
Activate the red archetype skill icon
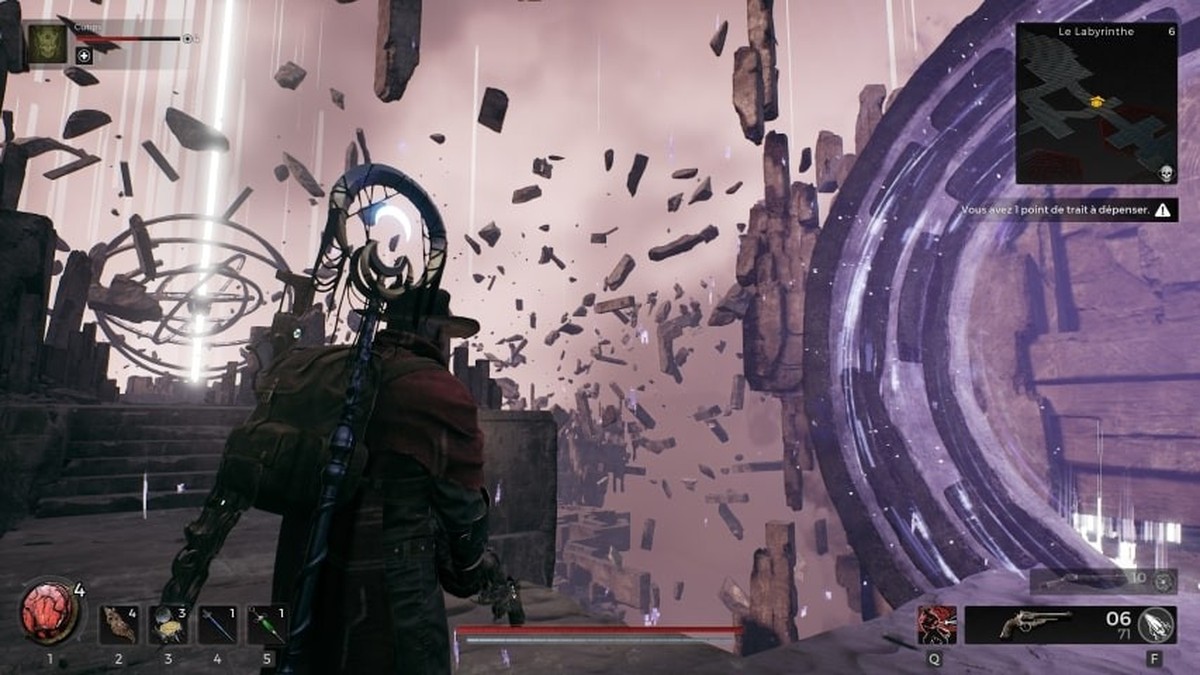pos(937,624)
